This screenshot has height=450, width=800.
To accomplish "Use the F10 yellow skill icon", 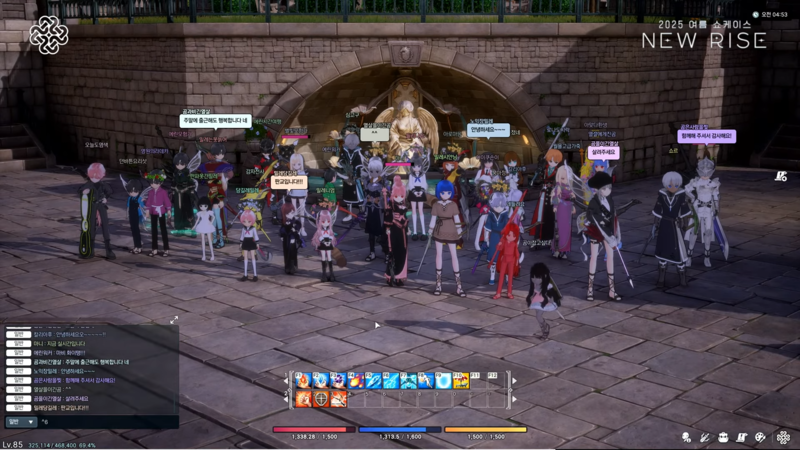I will pyautogui.click(x=460, y=381).
